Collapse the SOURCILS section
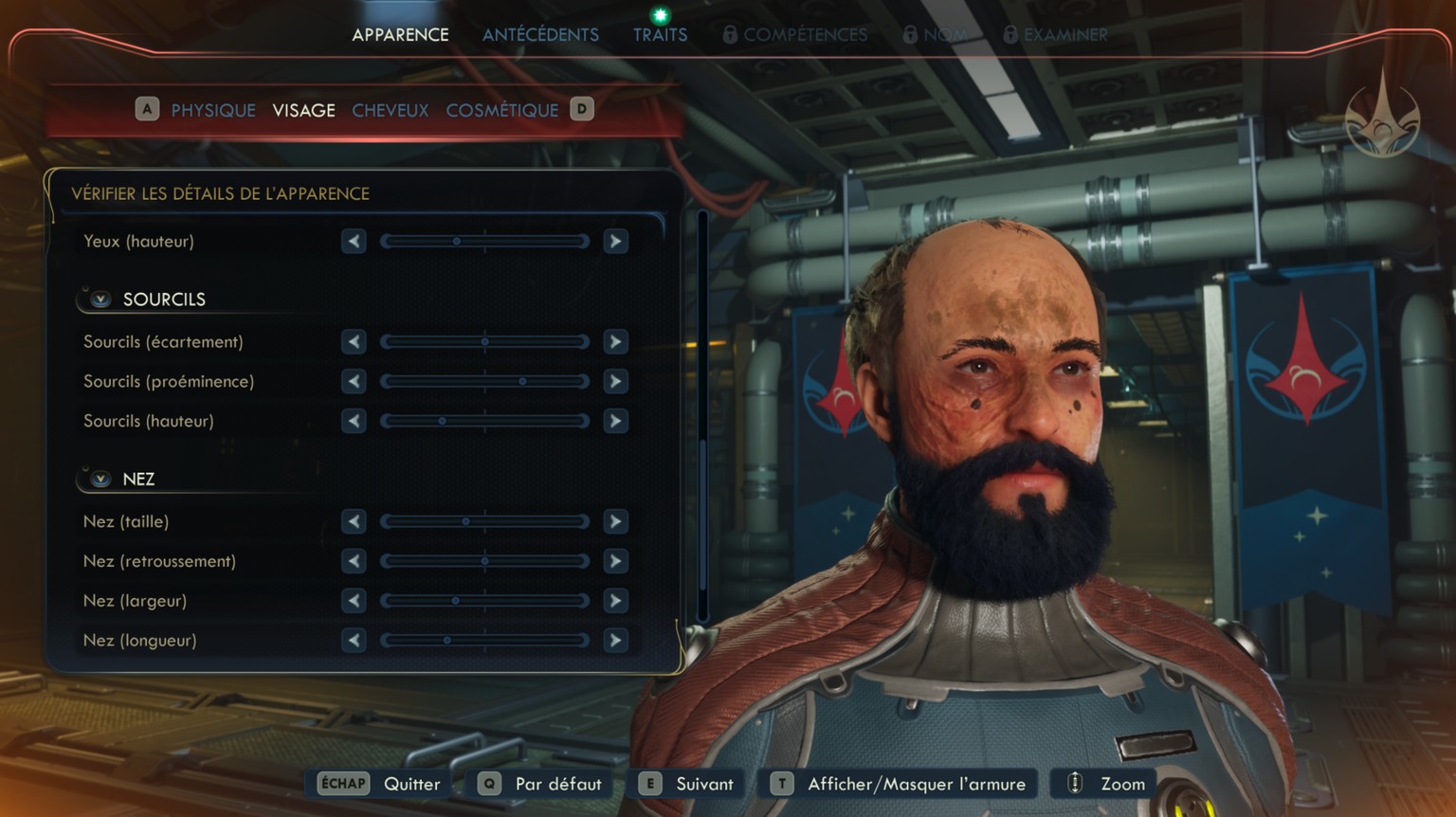 (99, 299)
